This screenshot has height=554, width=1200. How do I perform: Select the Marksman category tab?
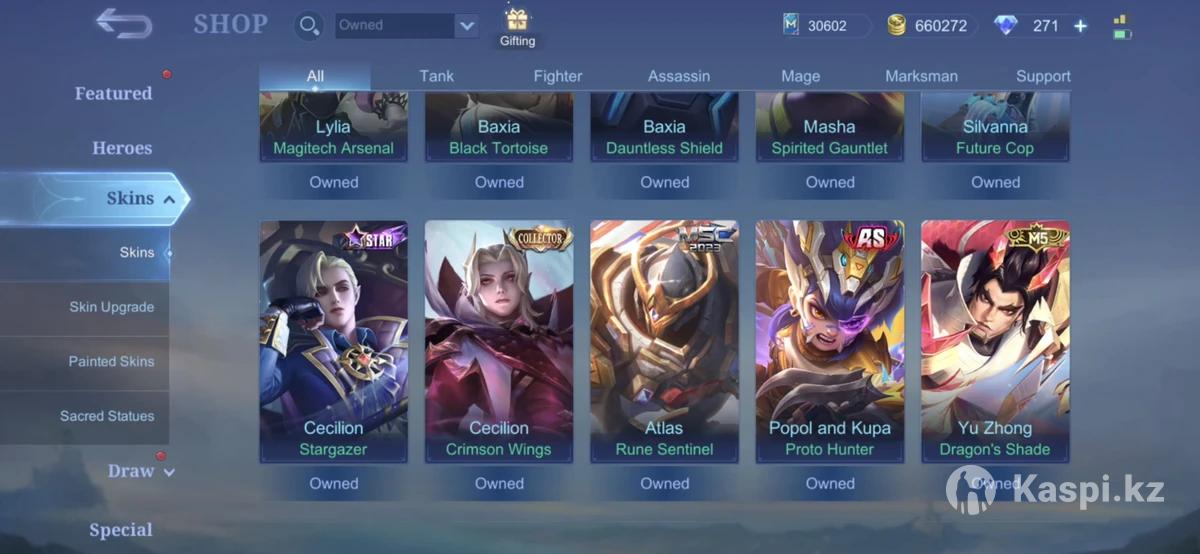tap(921, 76)
